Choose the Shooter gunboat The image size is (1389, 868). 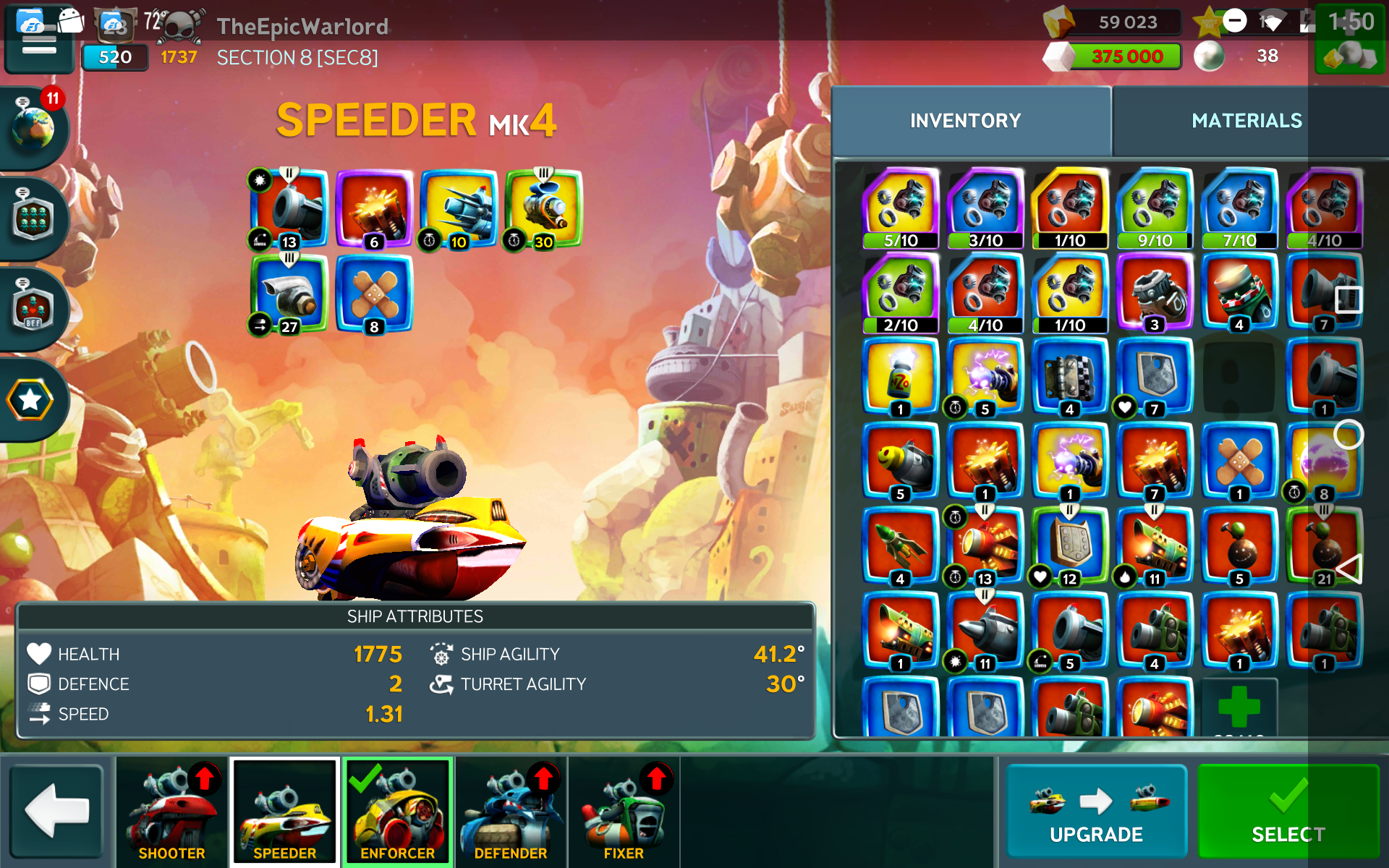click(x=171, y=812)
